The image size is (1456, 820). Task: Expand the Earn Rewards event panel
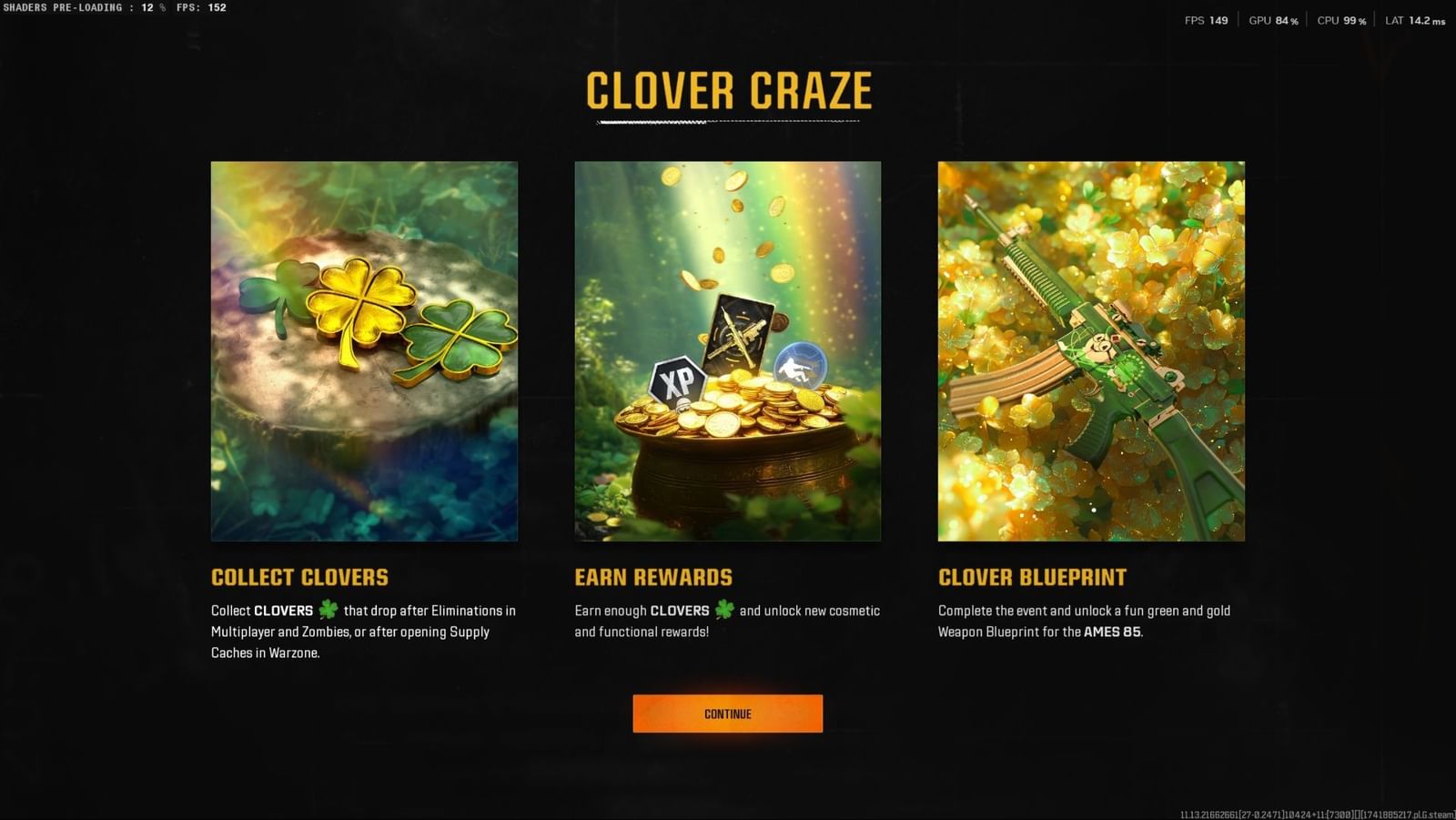coord(727,350)
